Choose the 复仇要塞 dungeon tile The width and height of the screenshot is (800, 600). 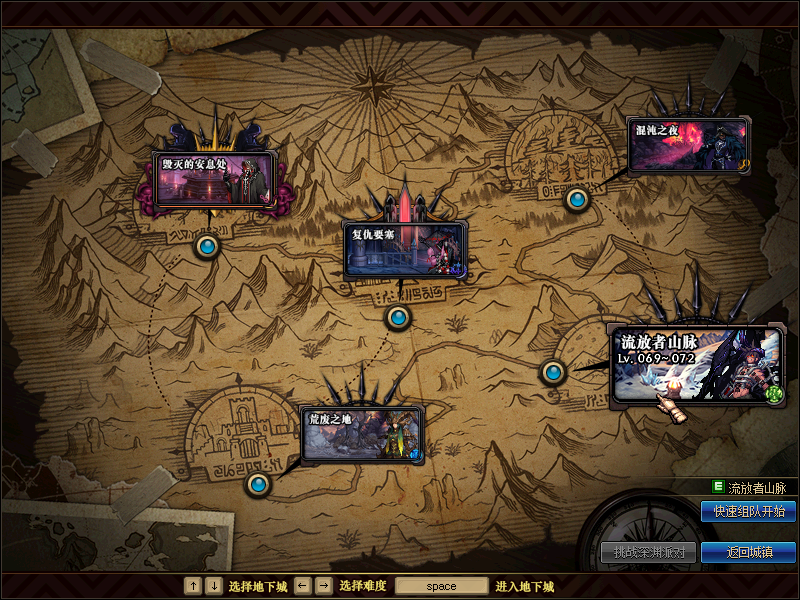coord(404,249)
